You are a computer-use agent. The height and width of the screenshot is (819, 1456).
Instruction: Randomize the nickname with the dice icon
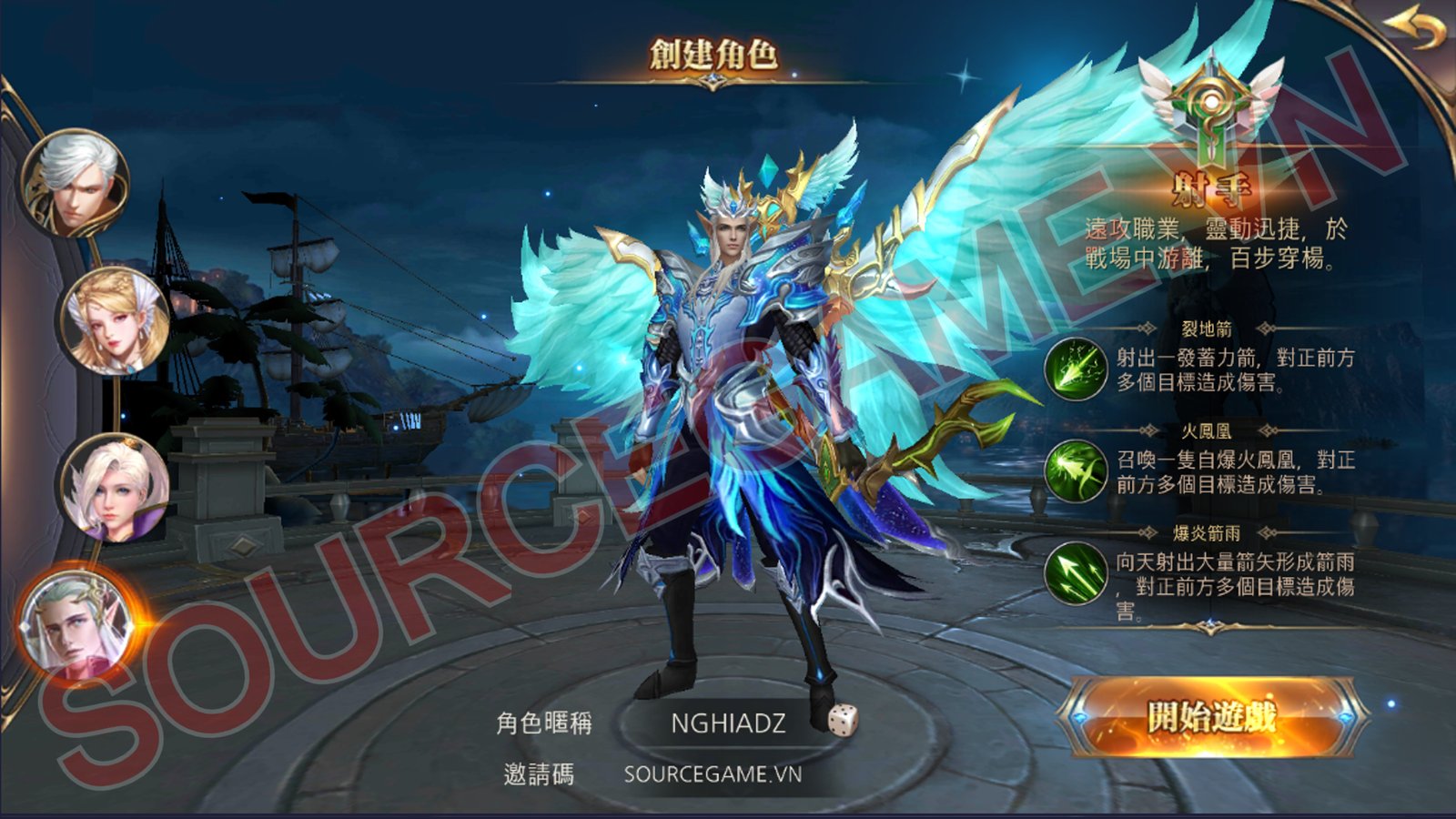coord(843,720)
